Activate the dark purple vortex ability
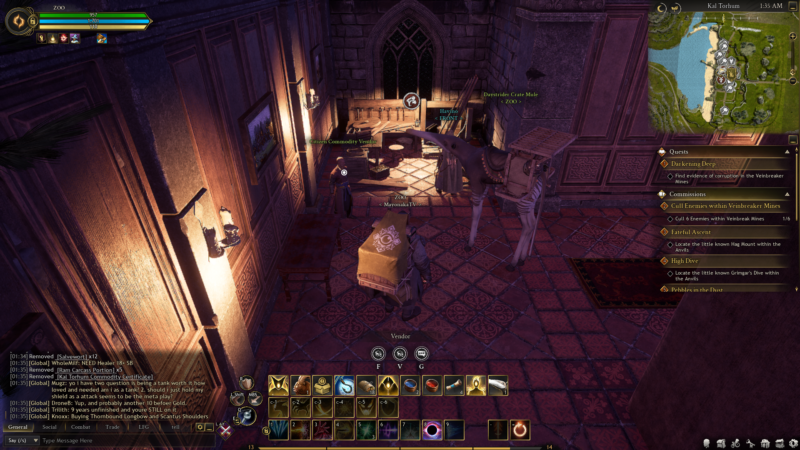Screen dimensions: 800x450 tap(433, 429)
